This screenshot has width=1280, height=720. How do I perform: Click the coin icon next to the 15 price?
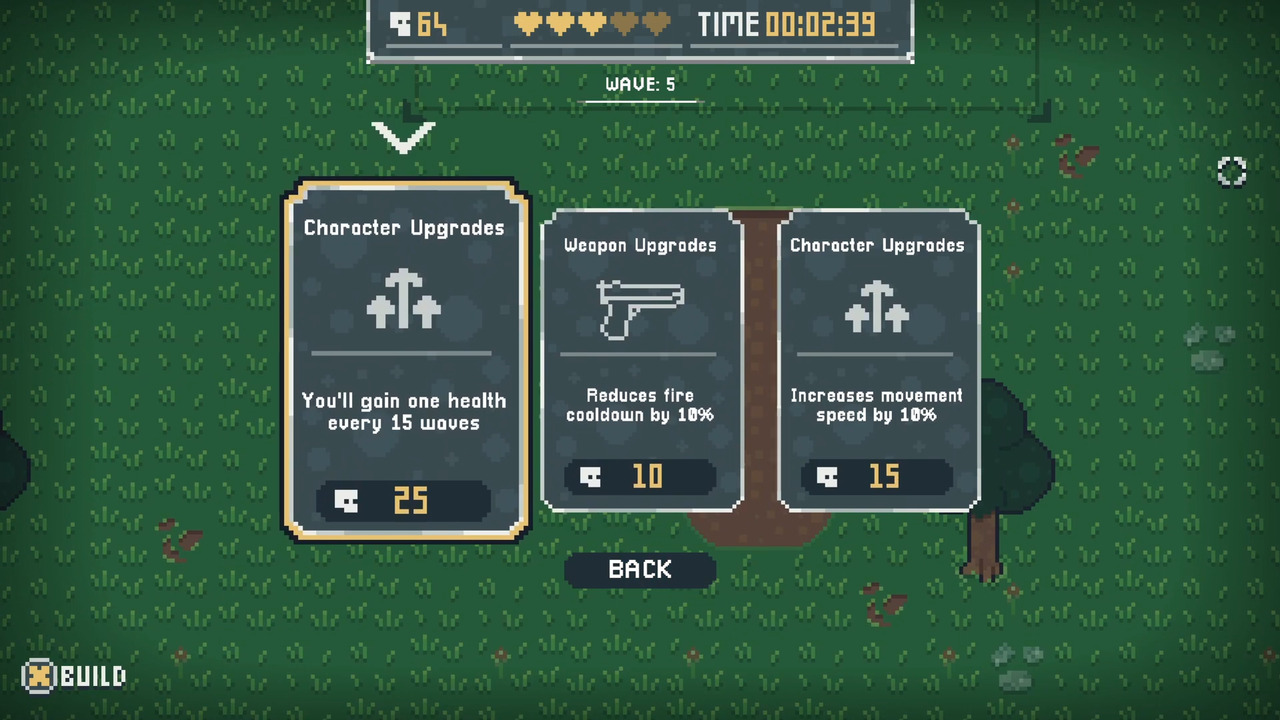[826, 477]
